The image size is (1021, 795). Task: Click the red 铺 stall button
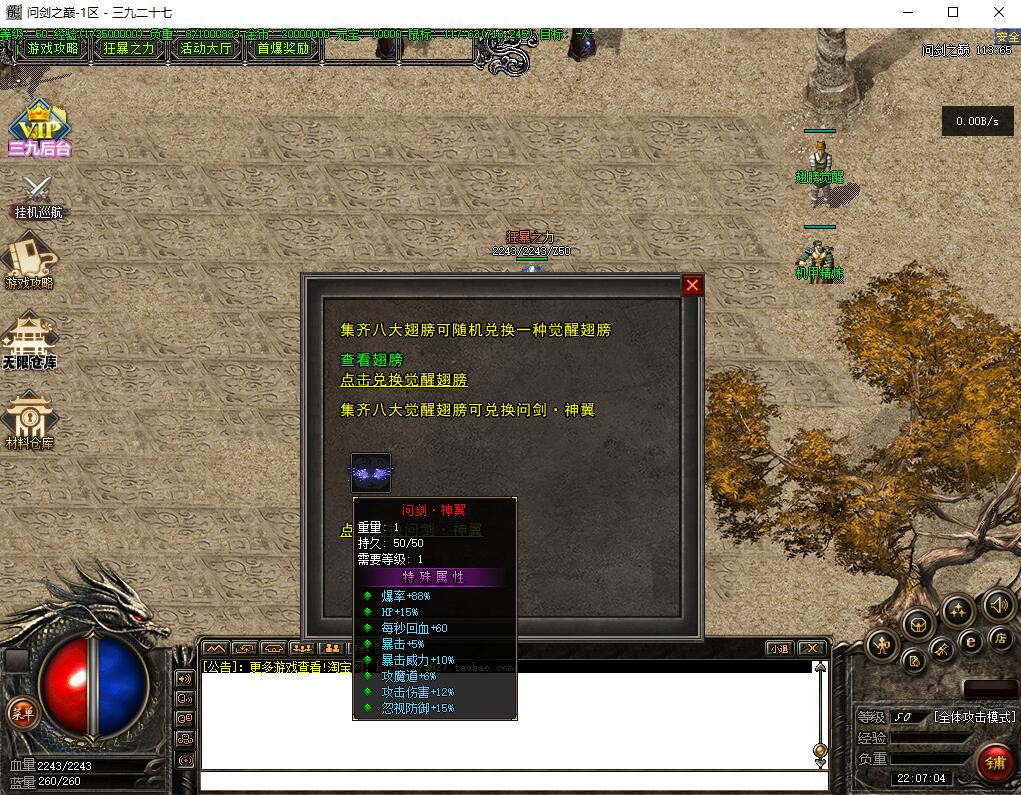(995, 763)
